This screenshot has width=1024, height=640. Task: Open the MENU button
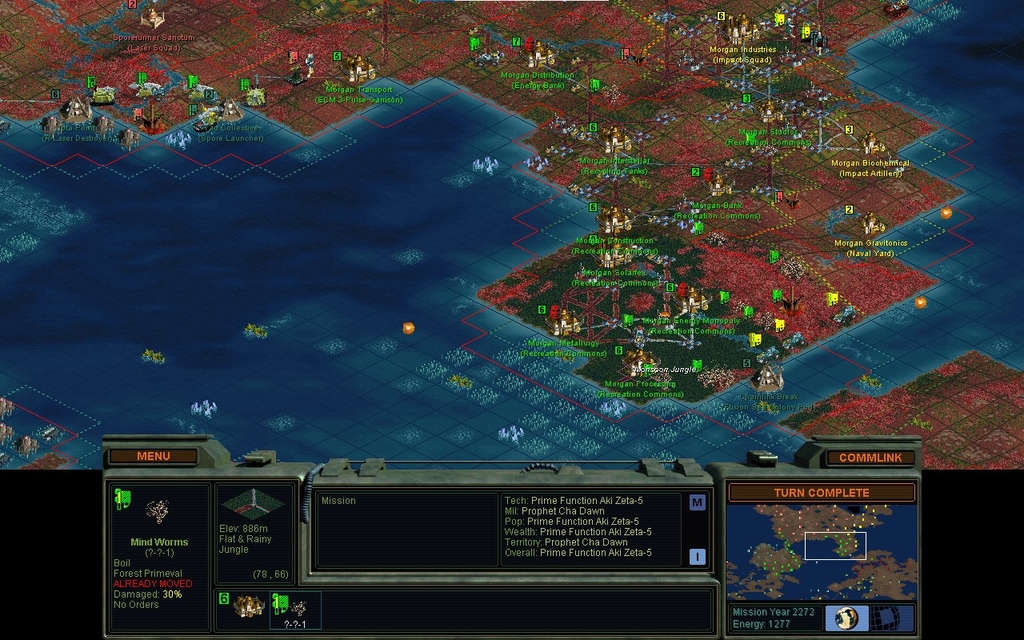pyautogui.click(x=153, y=457)
